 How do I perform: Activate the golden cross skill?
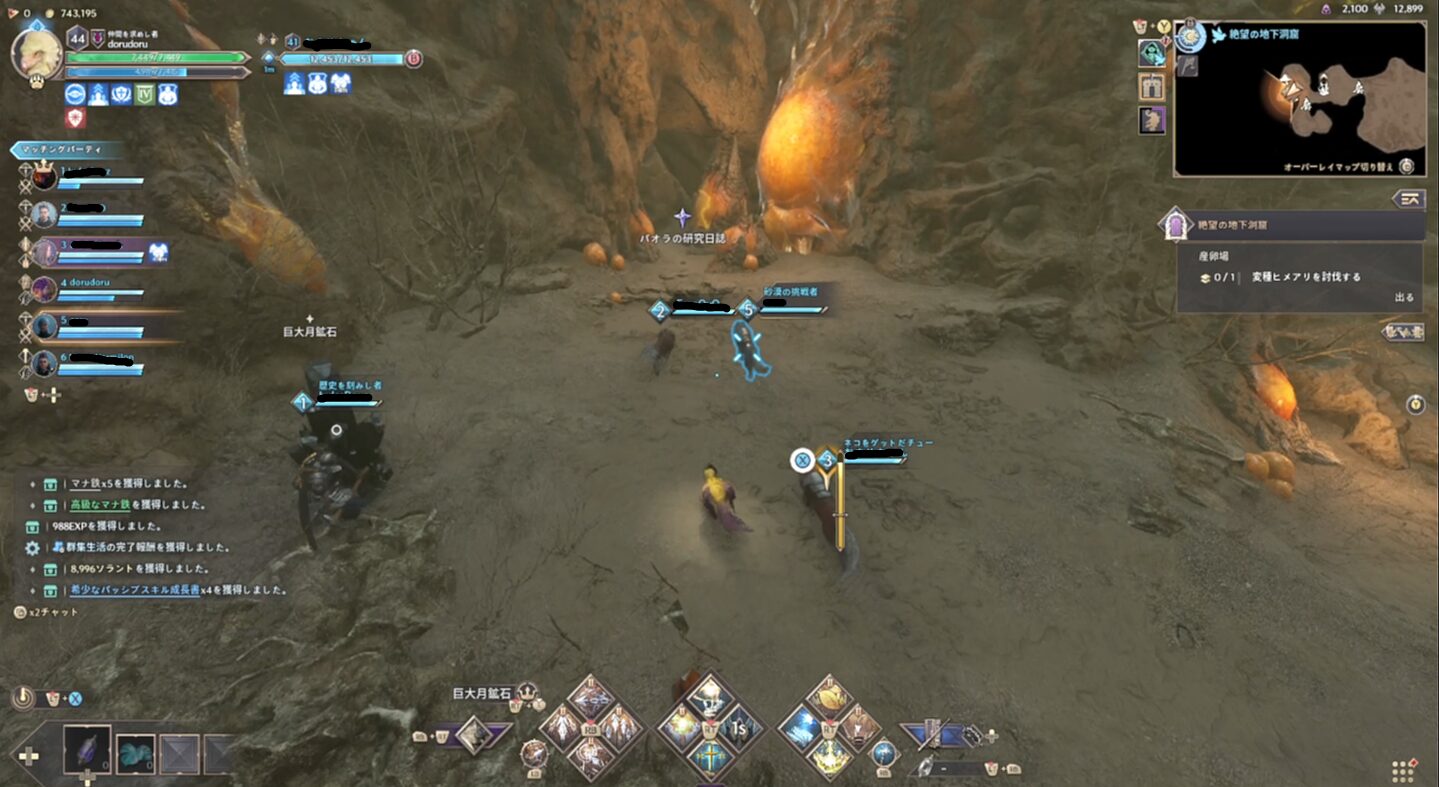tap(710, 755)
